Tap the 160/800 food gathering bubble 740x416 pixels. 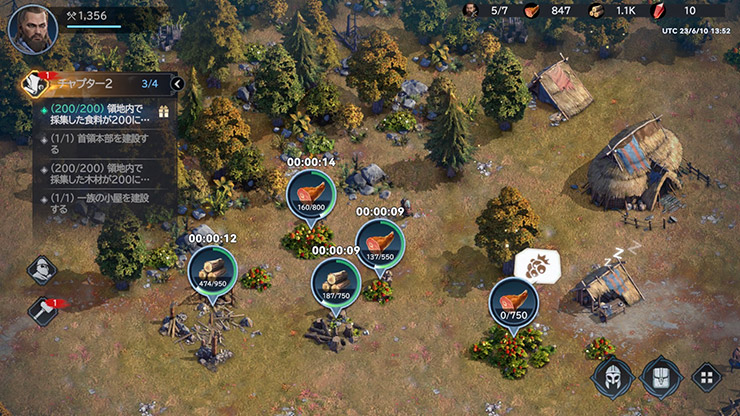point(310,193)
